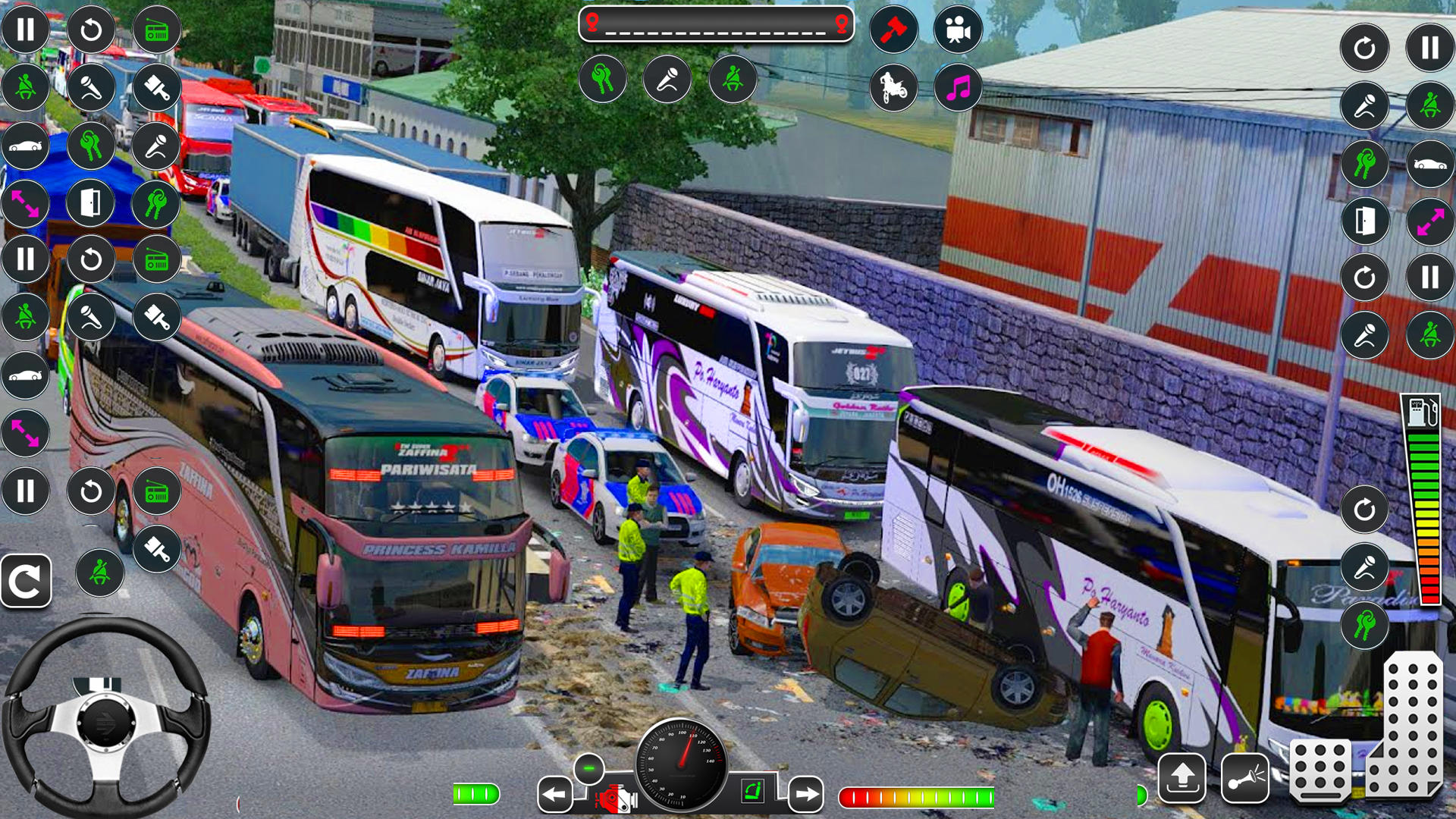The image size is (1456, 819).
Task: Open the paint brush customization tool
Action: (157, 88)
